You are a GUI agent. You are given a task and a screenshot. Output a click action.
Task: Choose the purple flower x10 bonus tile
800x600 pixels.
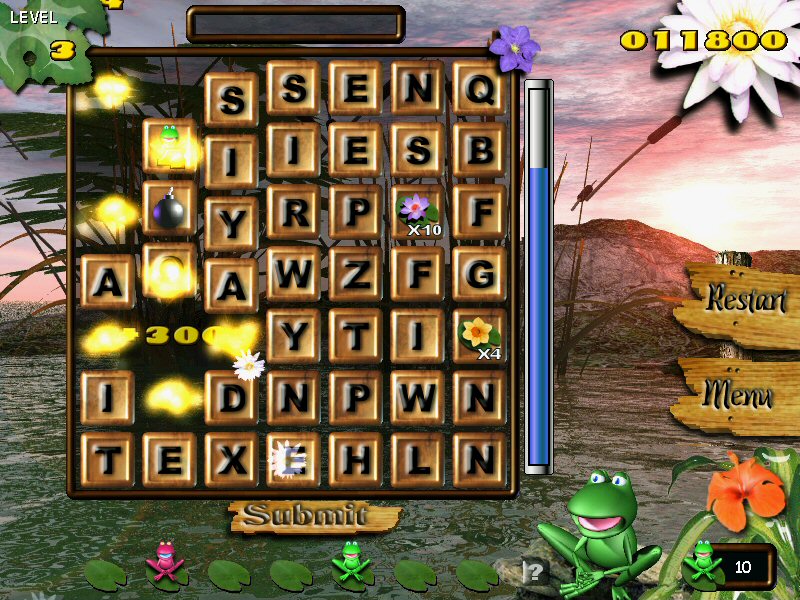click(418, 212)
